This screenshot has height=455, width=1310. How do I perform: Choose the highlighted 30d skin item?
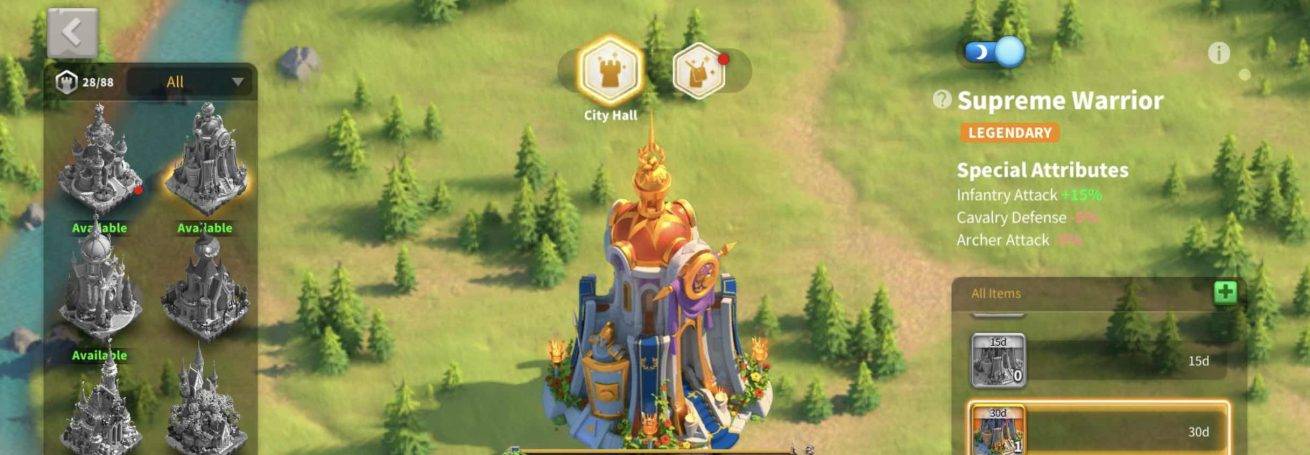tap(1097, 431)
